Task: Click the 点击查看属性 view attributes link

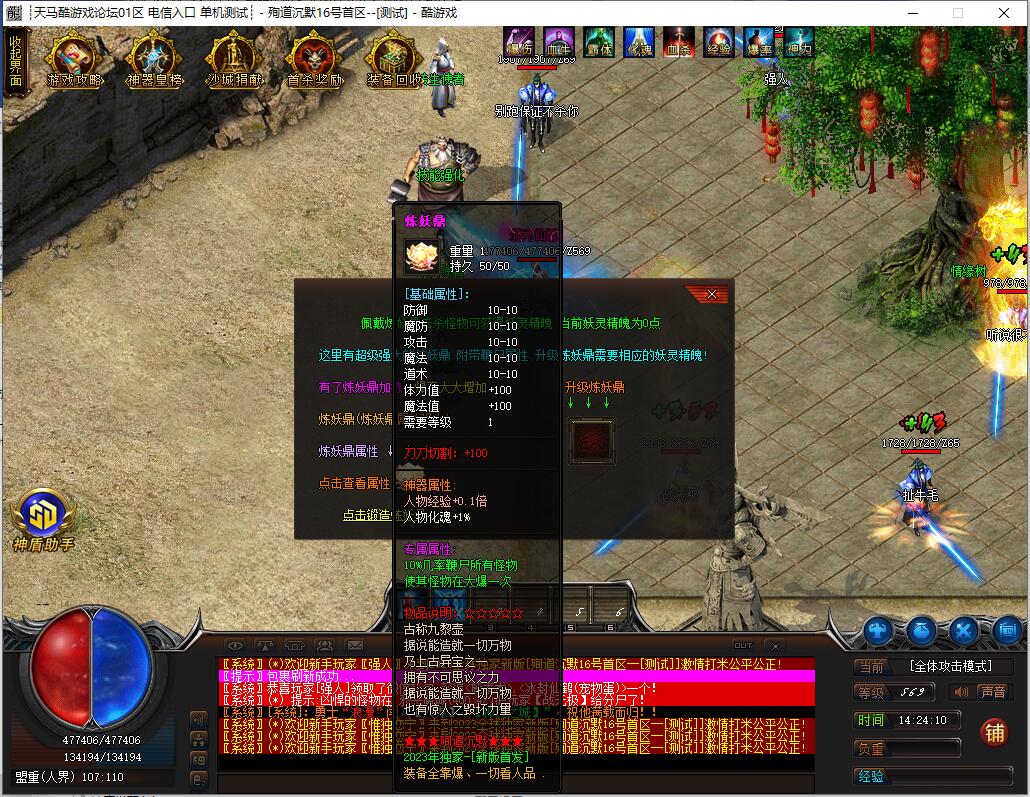Action: pyautogui.click(x=354, y=483)
